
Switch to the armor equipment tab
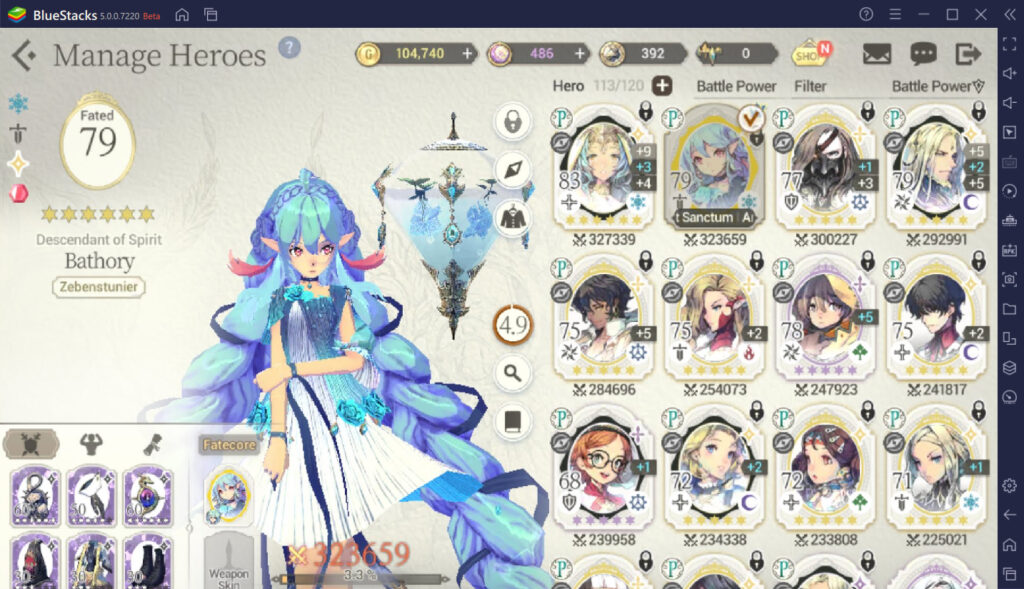tap(91, 444)
